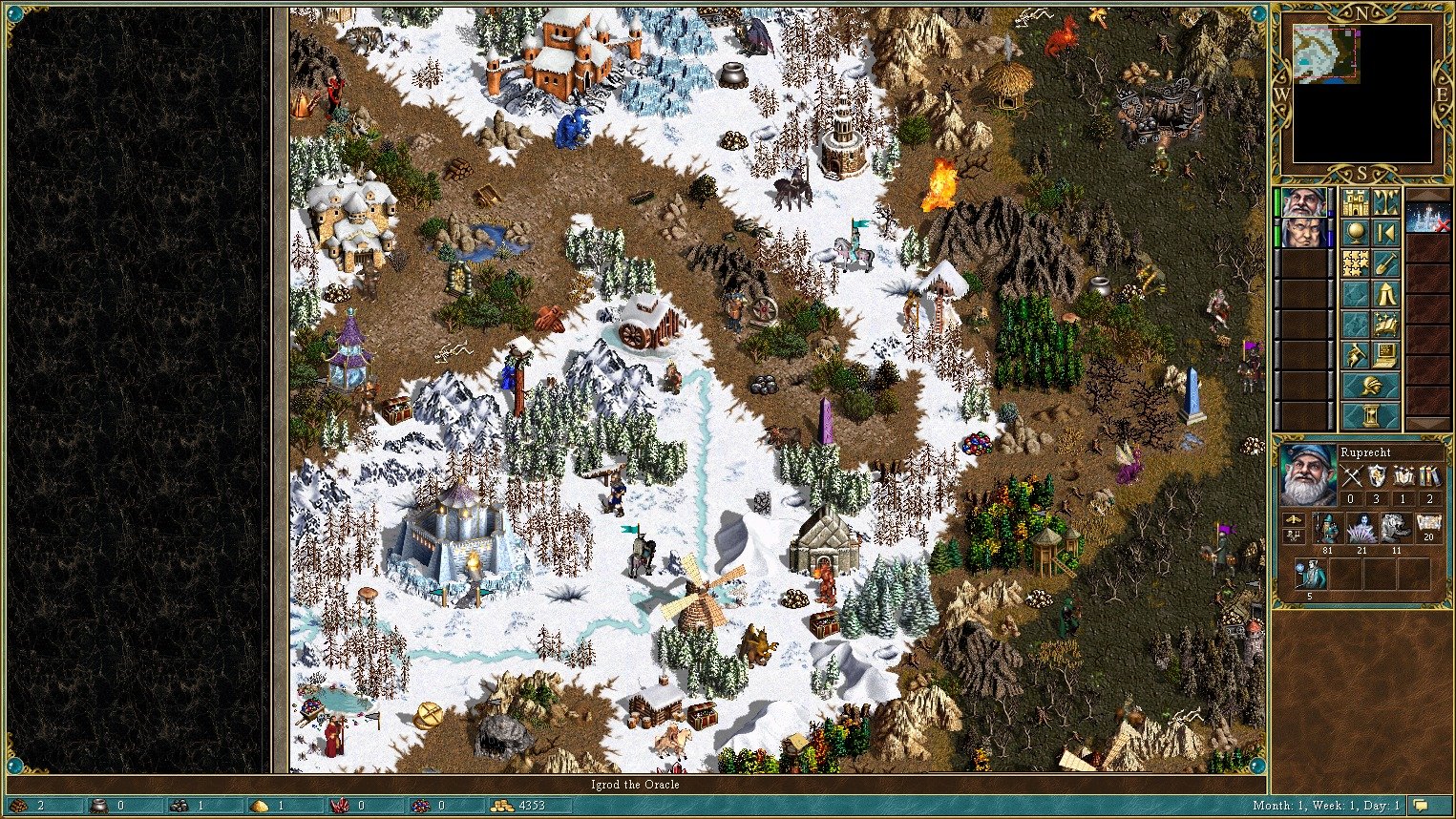Toggle Ruprecht's movement mode icon

click(1294, 519)
